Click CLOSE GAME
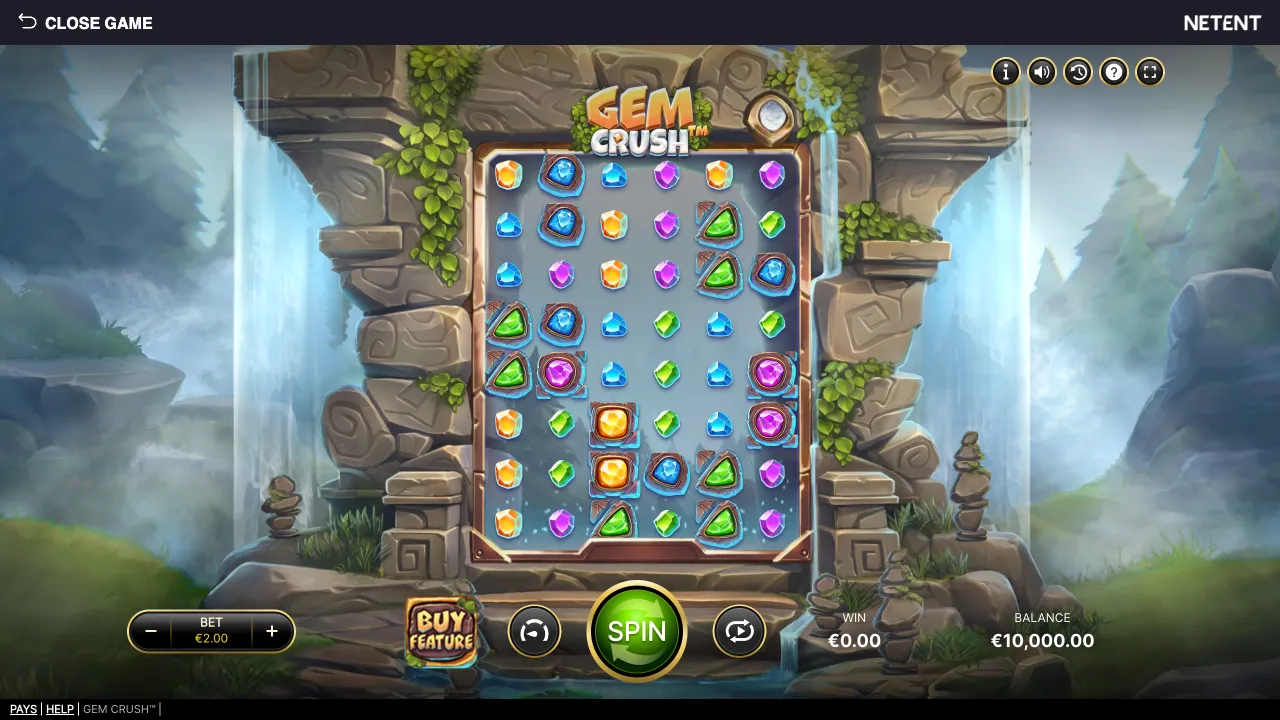This screenshot has width=1280, height=720. point(99,23)
